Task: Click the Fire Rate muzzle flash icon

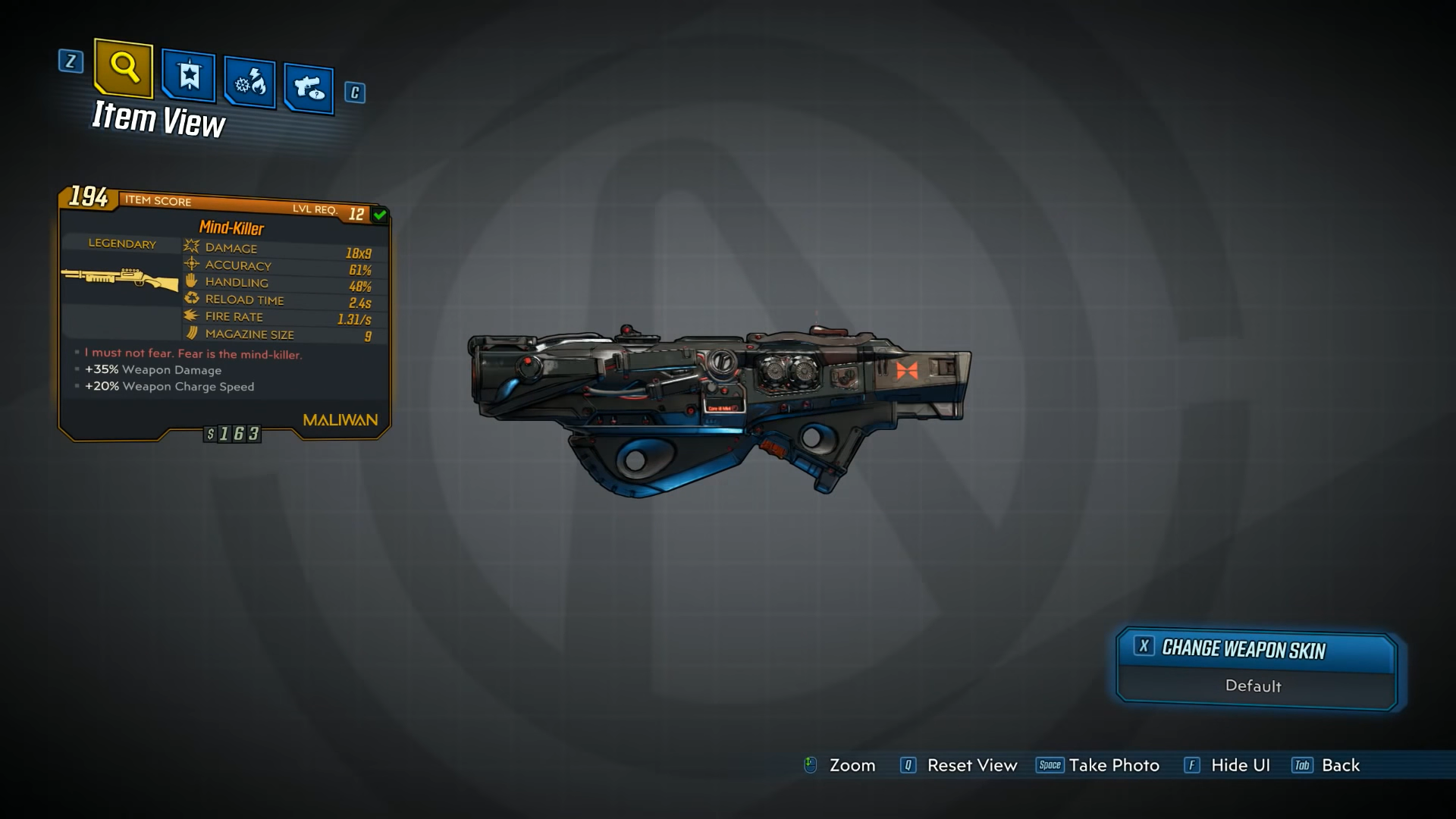Action: pyautogui.click(x=190, y=316)
